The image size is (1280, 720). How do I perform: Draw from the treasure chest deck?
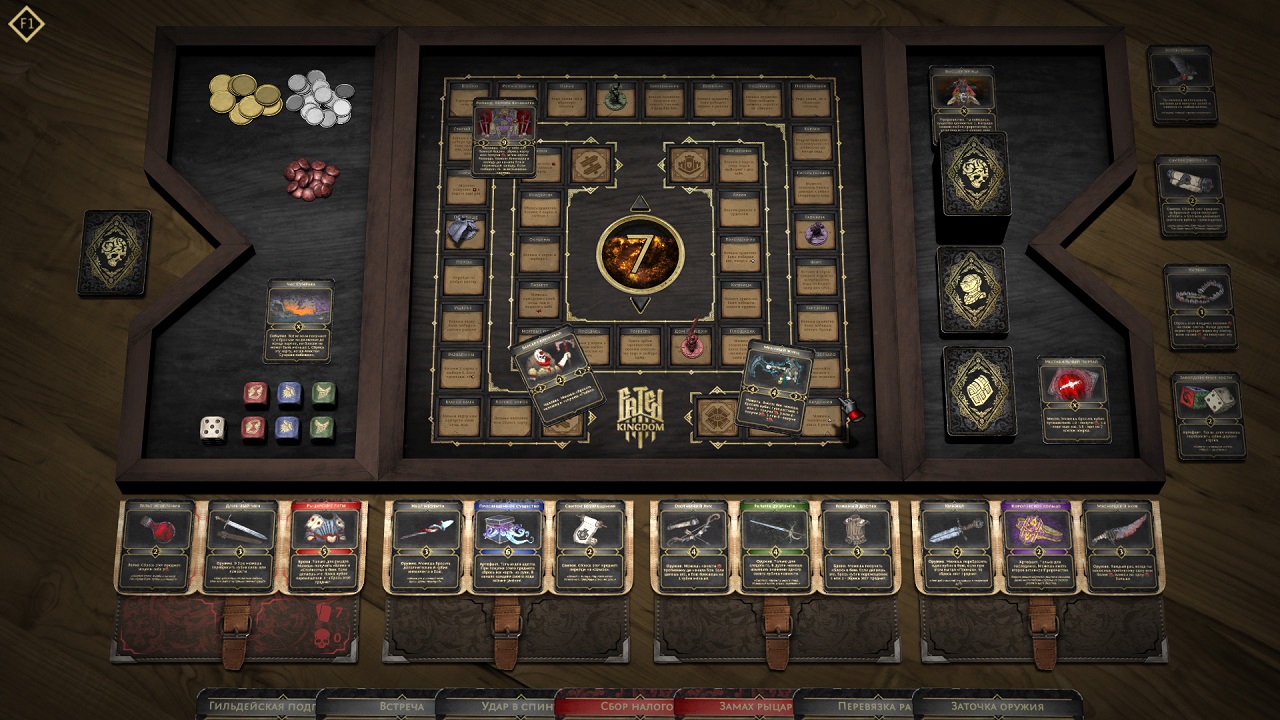(x=978, y=391)
